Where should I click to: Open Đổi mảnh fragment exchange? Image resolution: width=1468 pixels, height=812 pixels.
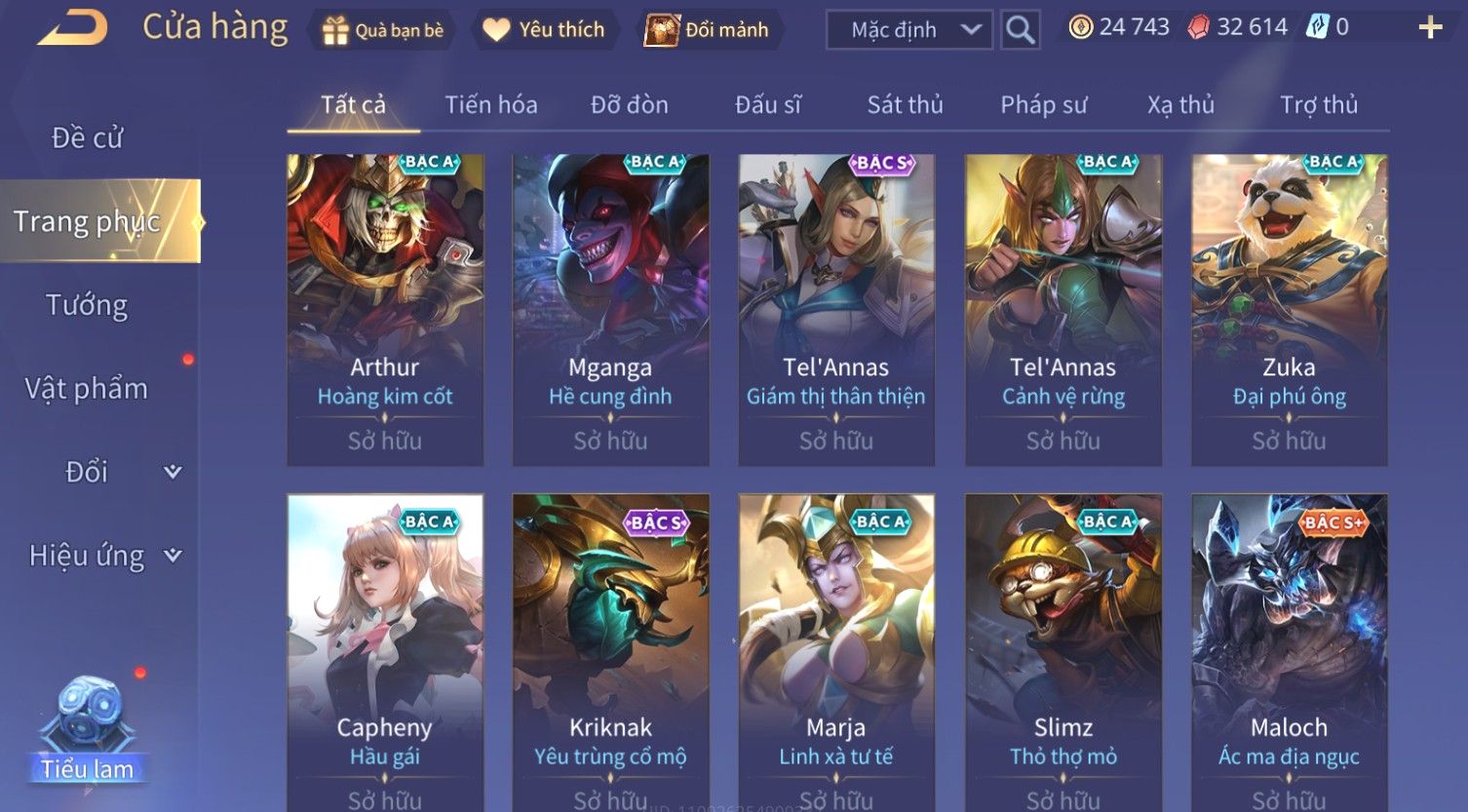[x=707, y=30]
